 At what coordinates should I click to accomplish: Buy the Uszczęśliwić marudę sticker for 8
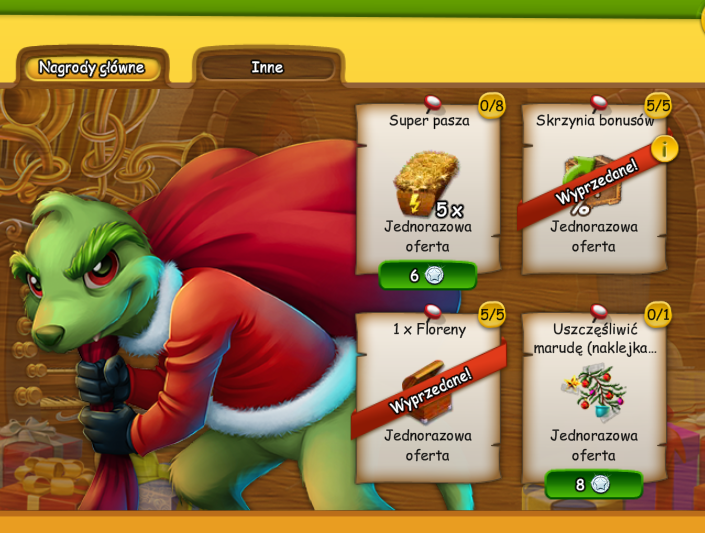tap(593, 485)
